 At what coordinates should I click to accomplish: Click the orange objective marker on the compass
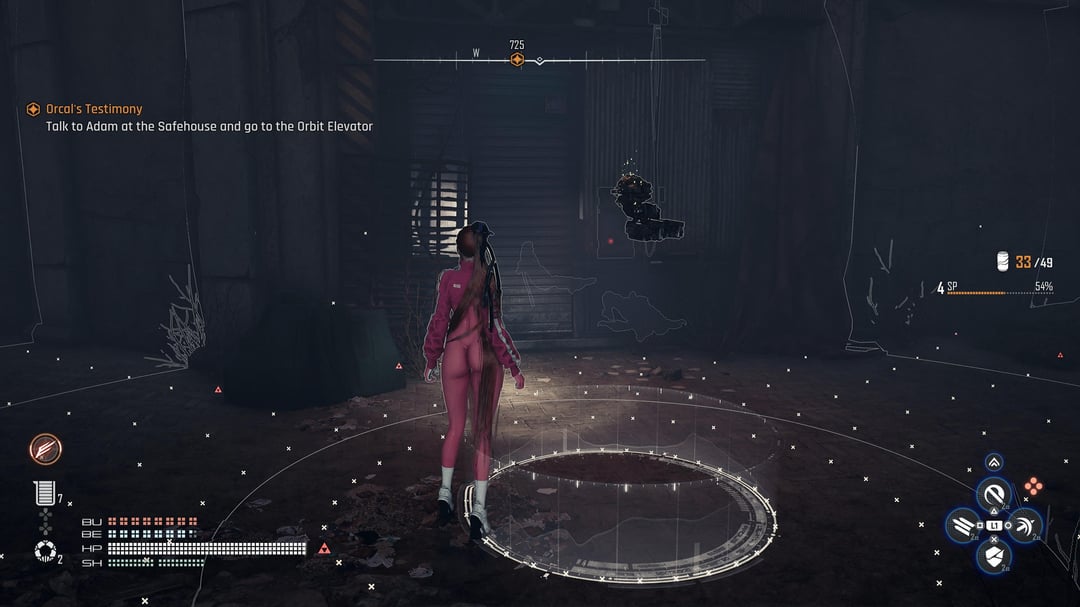[517, 60]
